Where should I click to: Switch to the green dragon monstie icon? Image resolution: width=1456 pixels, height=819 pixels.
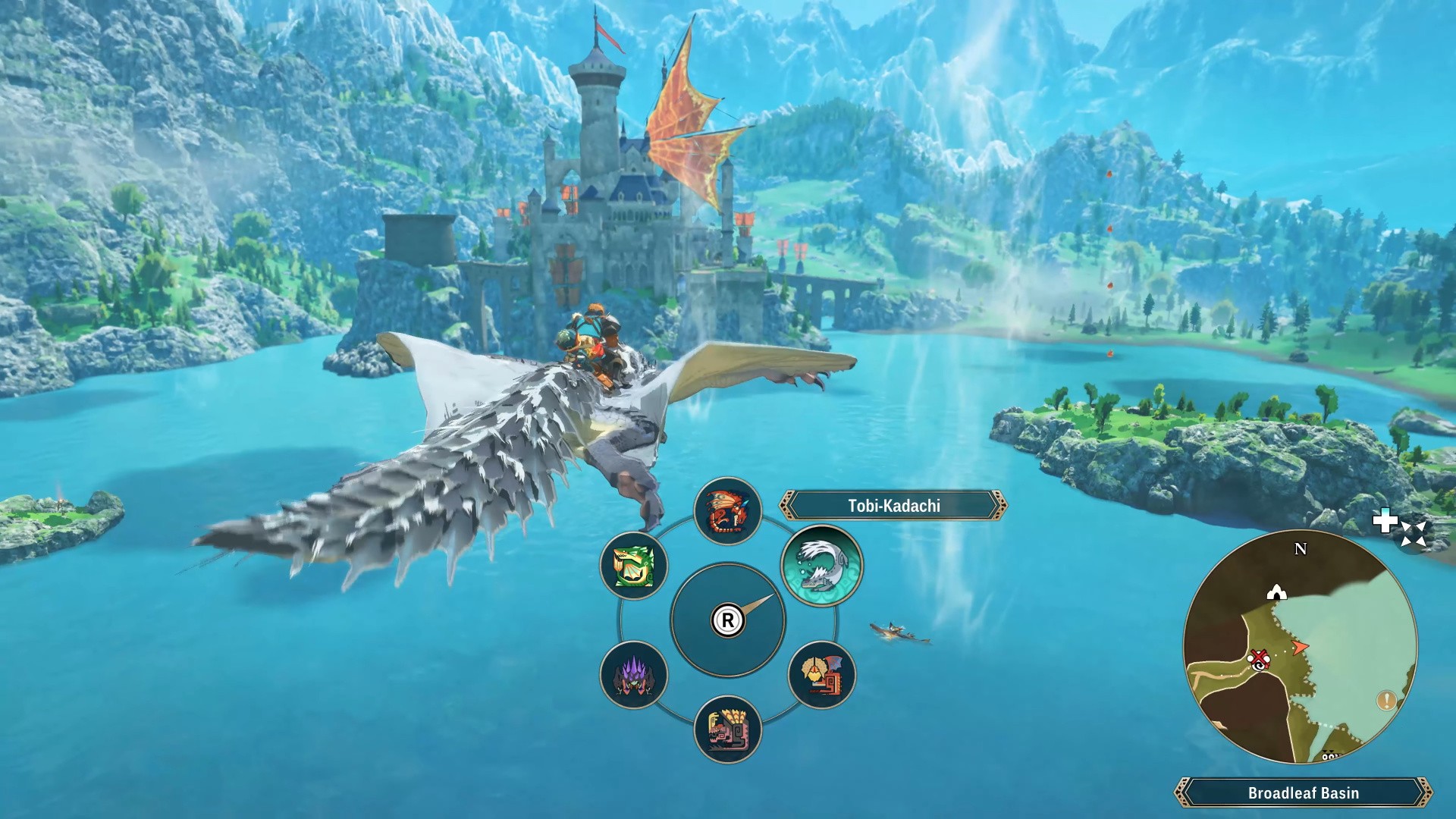tap(633, 565)
